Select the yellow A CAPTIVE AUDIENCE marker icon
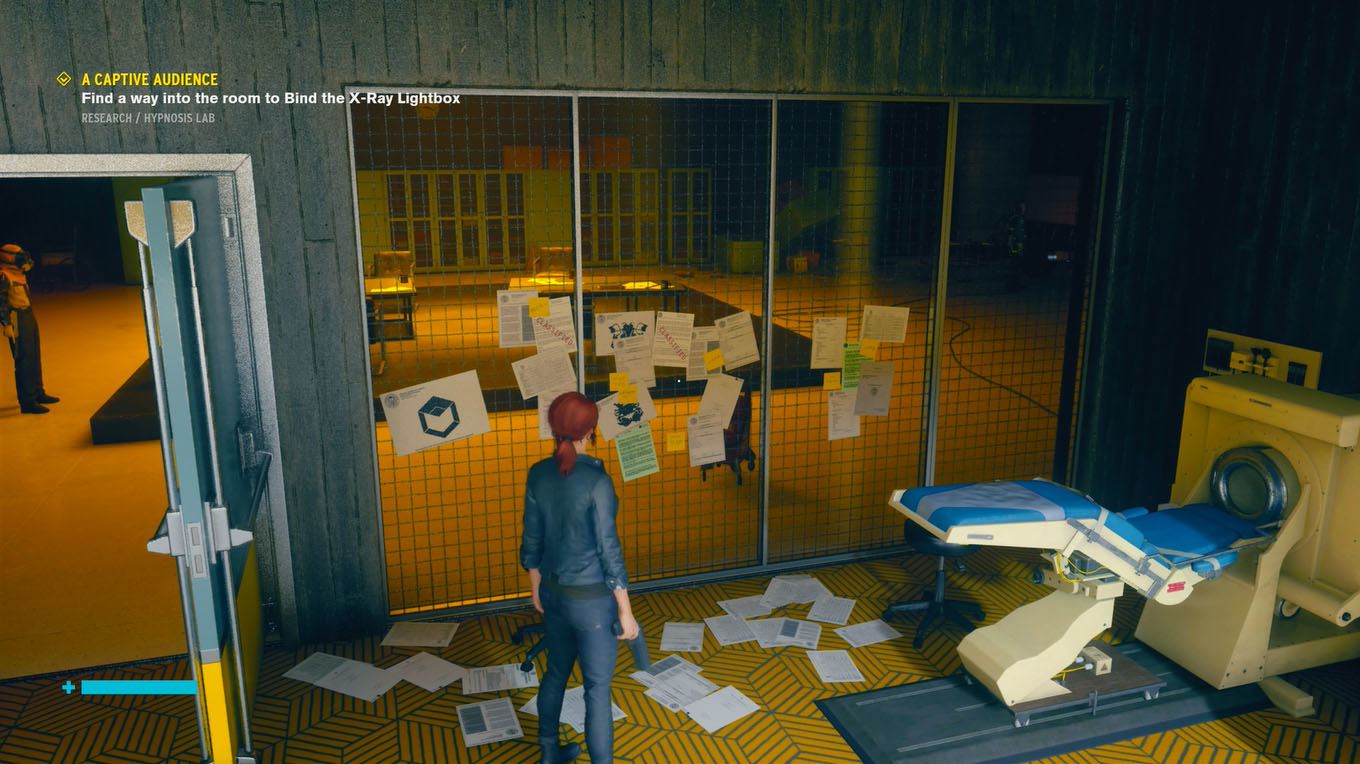The height and width of the screenshot is (764, 1360). point(64,78)
